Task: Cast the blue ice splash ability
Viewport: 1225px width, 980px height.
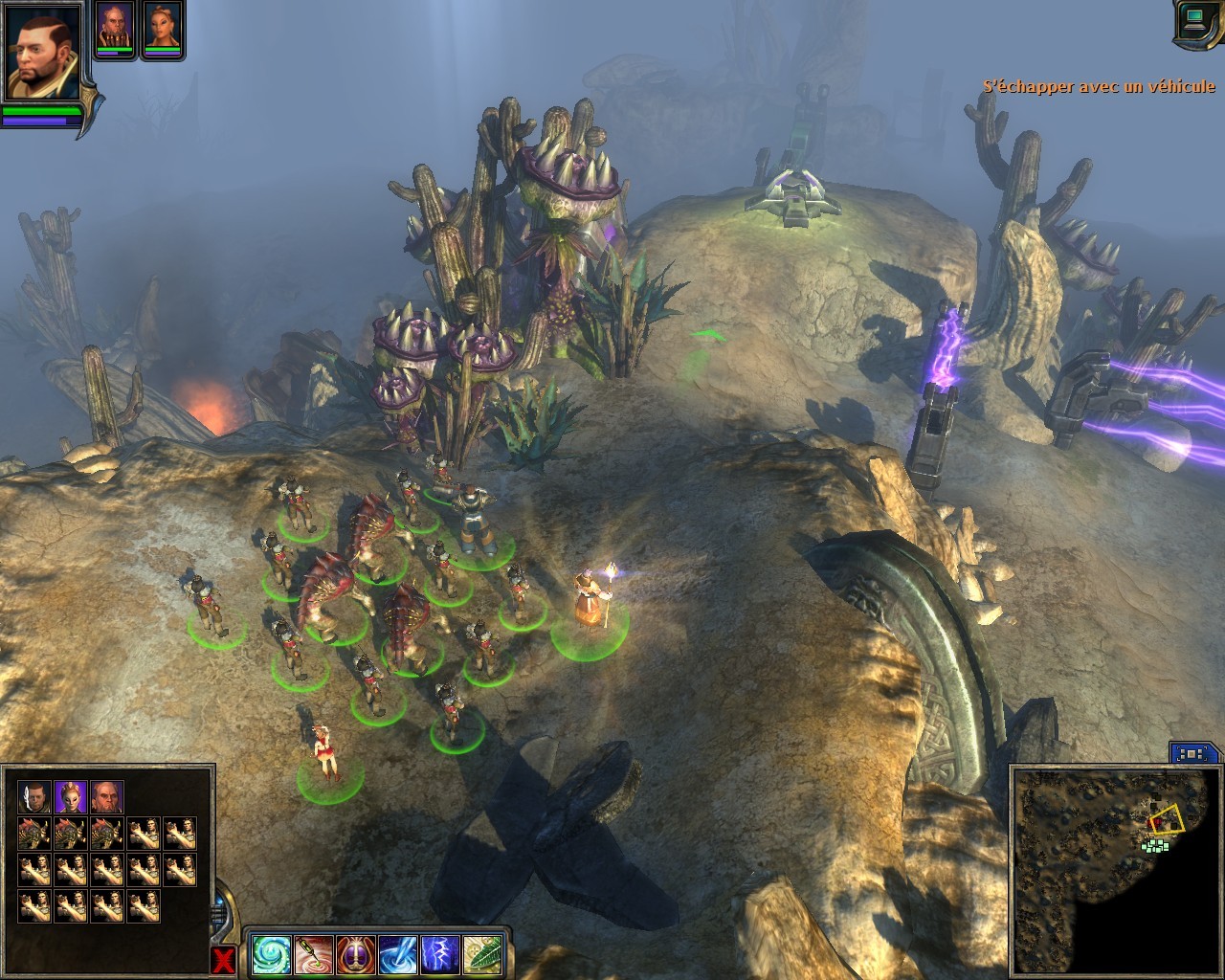Action: 398,954
